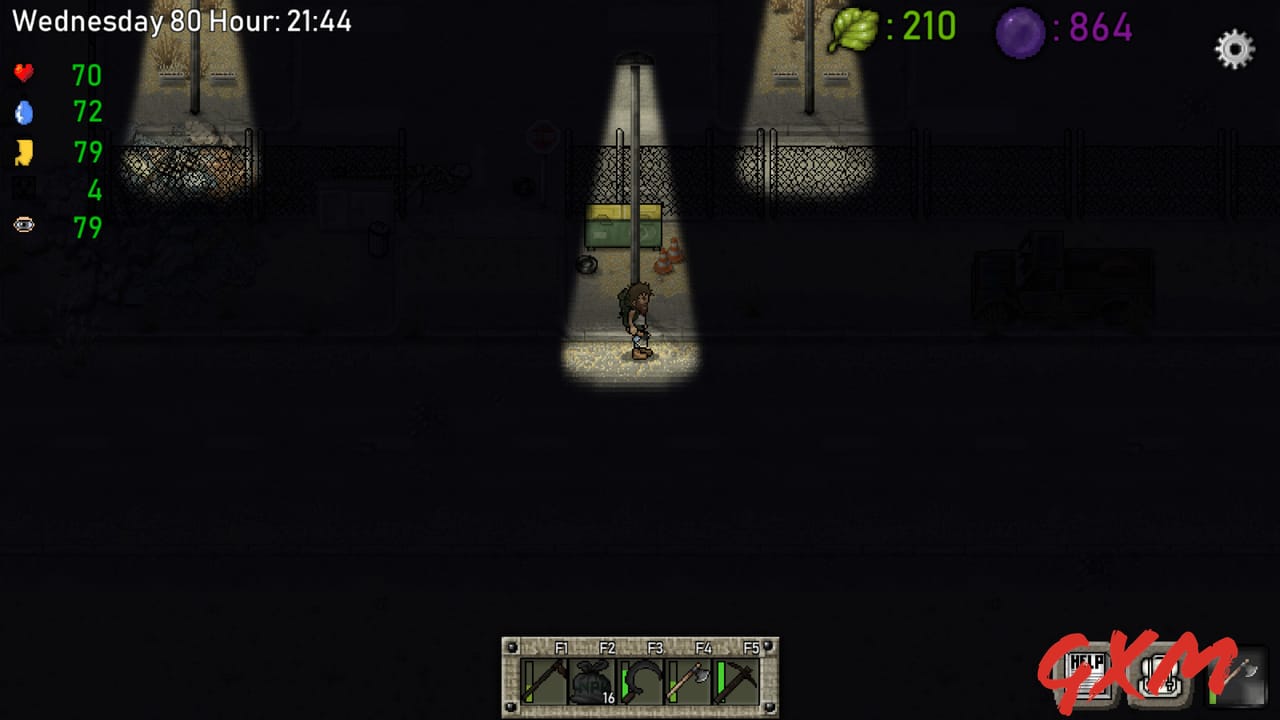Open the settings gear menu
Viewport: 1280px width, 720px height.
coord(1233,47)
